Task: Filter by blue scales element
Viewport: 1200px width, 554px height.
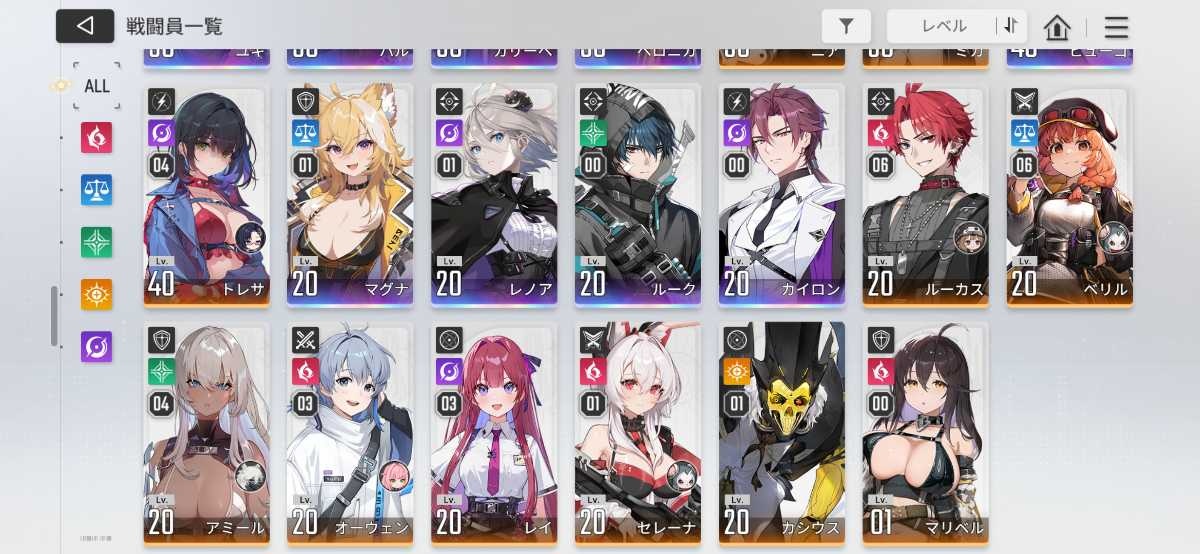Action: tap(97, 190)
